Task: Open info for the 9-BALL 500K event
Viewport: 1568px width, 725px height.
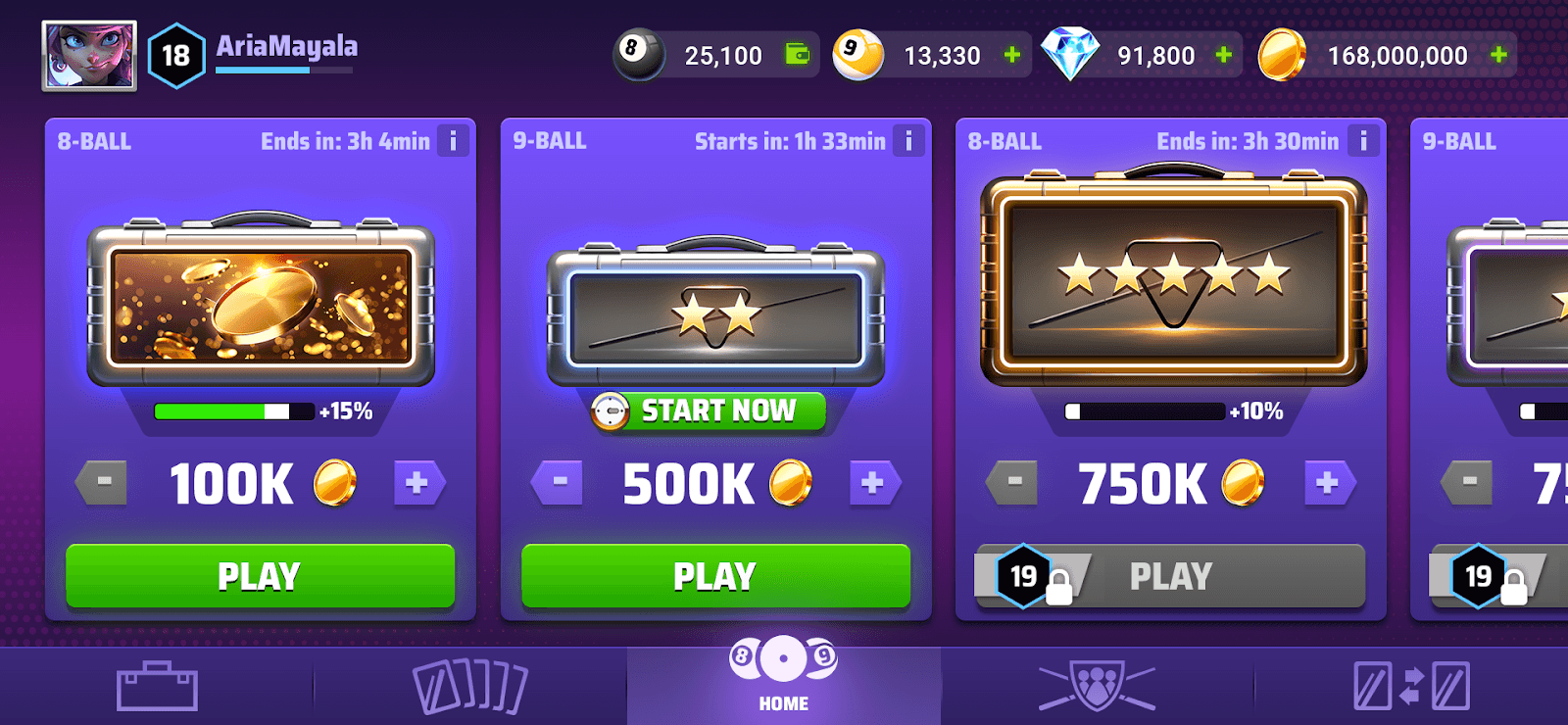Action: (x=907, y=140)
